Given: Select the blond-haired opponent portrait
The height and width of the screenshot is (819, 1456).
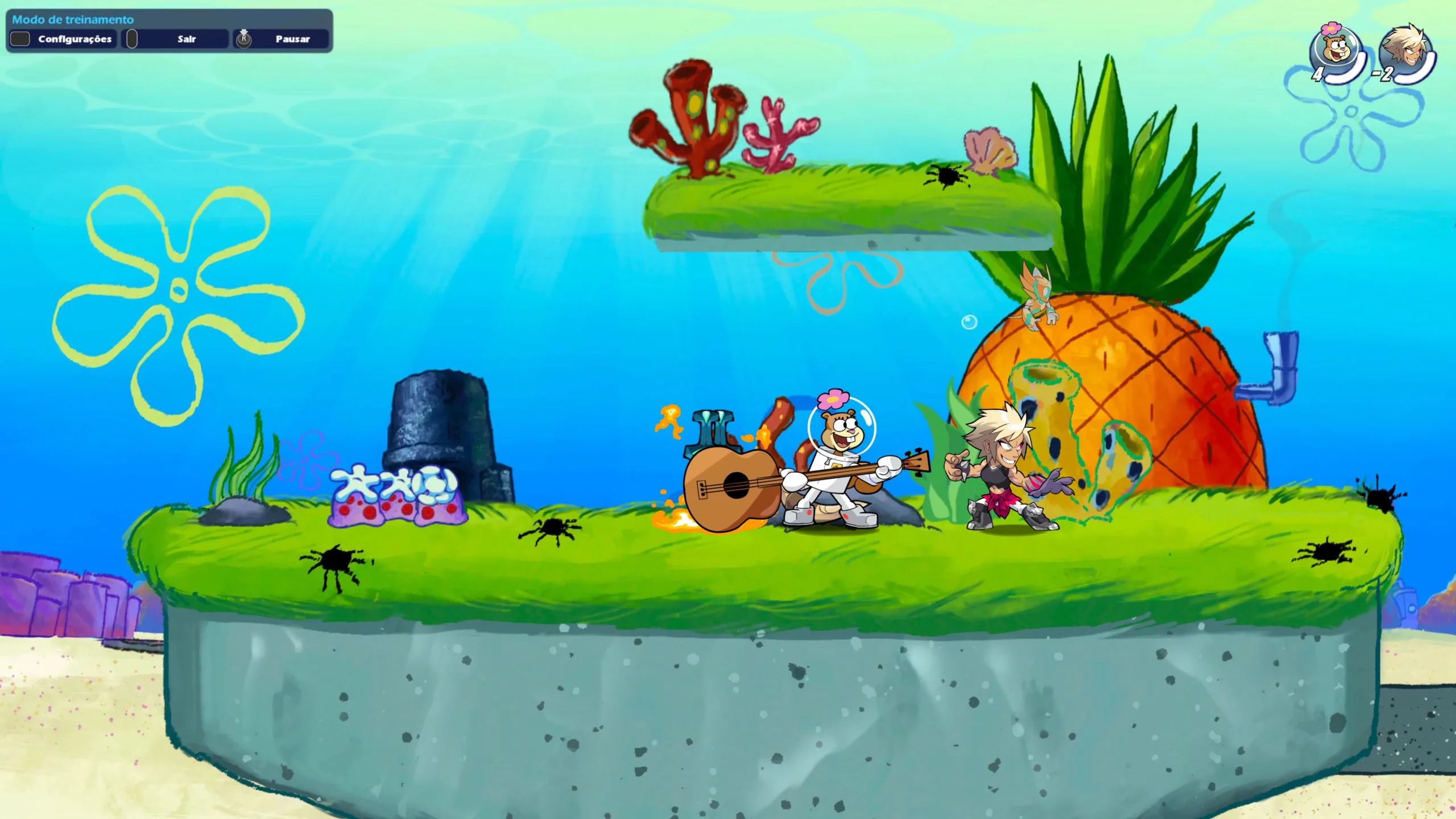Looking at the screenshot, I should point(1407,52).
